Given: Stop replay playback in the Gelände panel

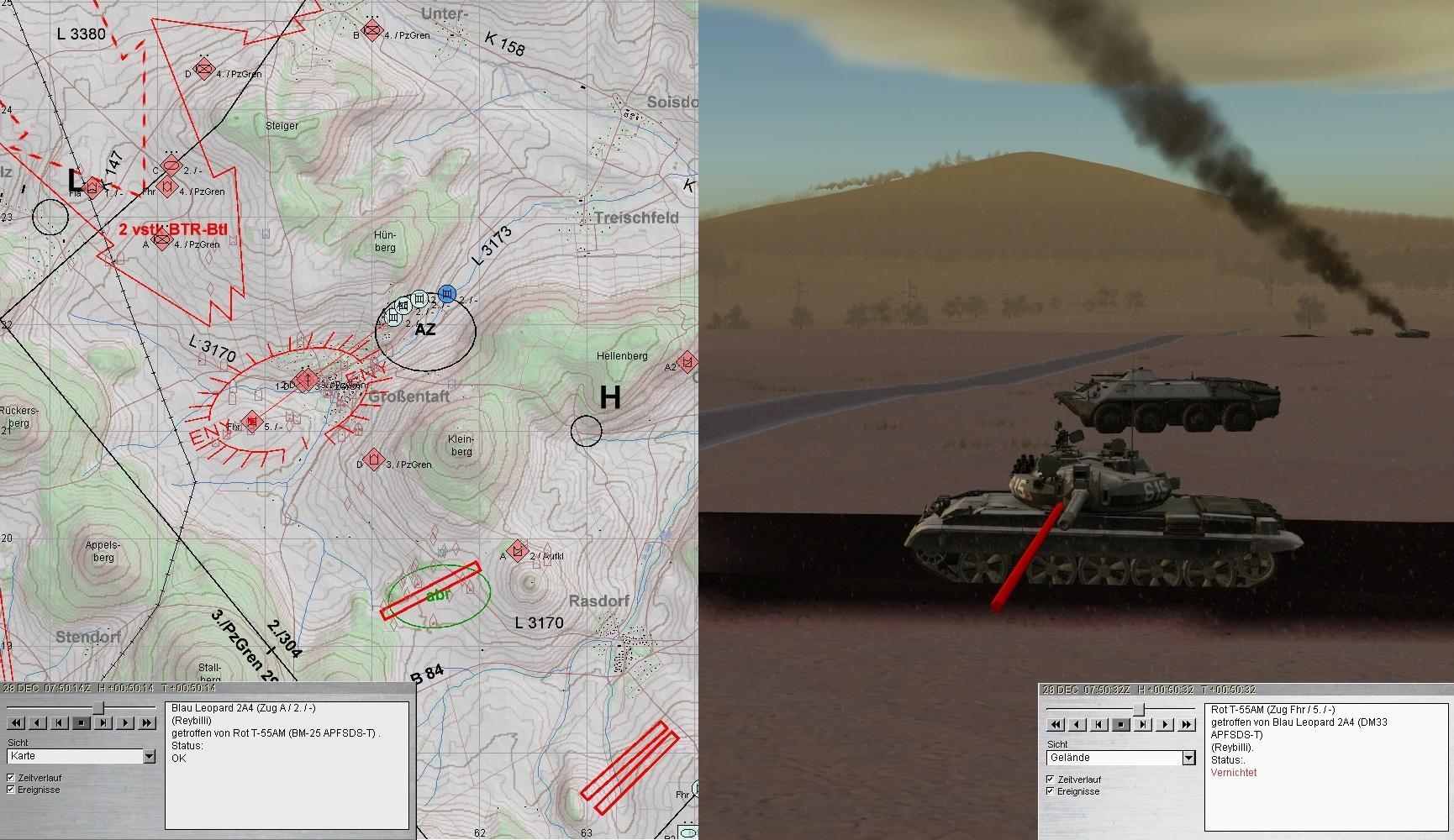Looking at the screenshot, I should 1121,724.
